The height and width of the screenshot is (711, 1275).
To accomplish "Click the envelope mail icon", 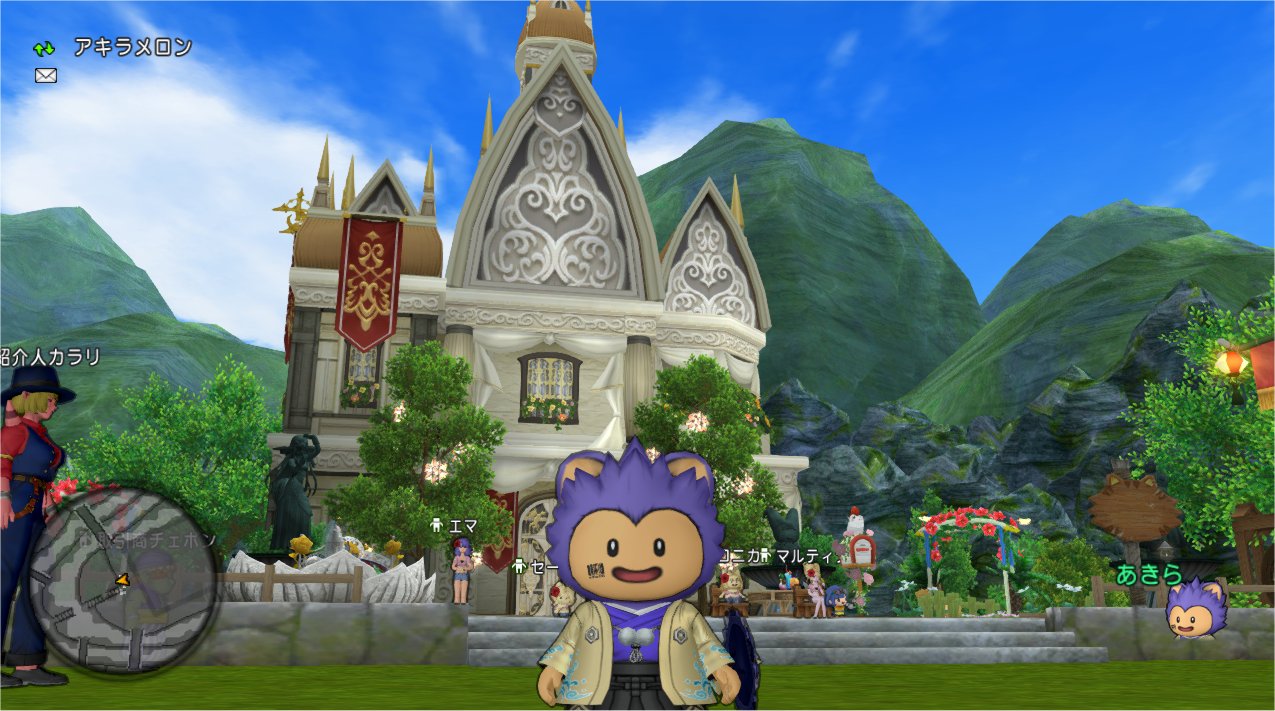I will (45, 75).
